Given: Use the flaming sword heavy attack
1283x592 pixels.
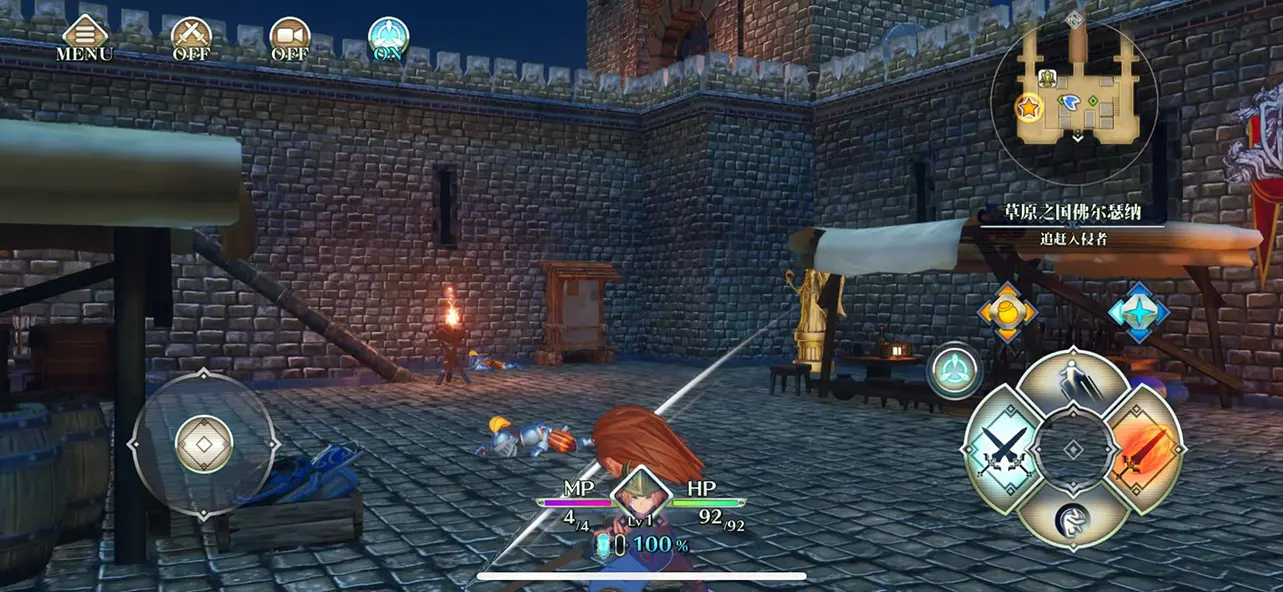Looking at the screenshot, I should [x=1145, y=449].
